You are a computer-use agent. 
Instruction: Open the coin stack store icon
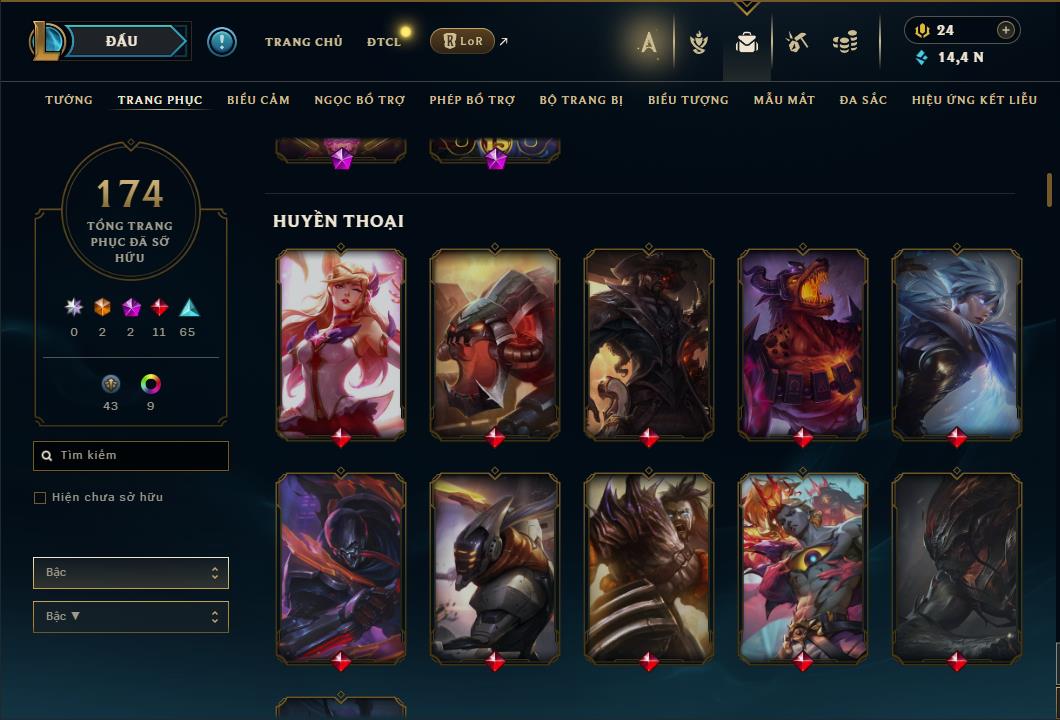[845, 42]
